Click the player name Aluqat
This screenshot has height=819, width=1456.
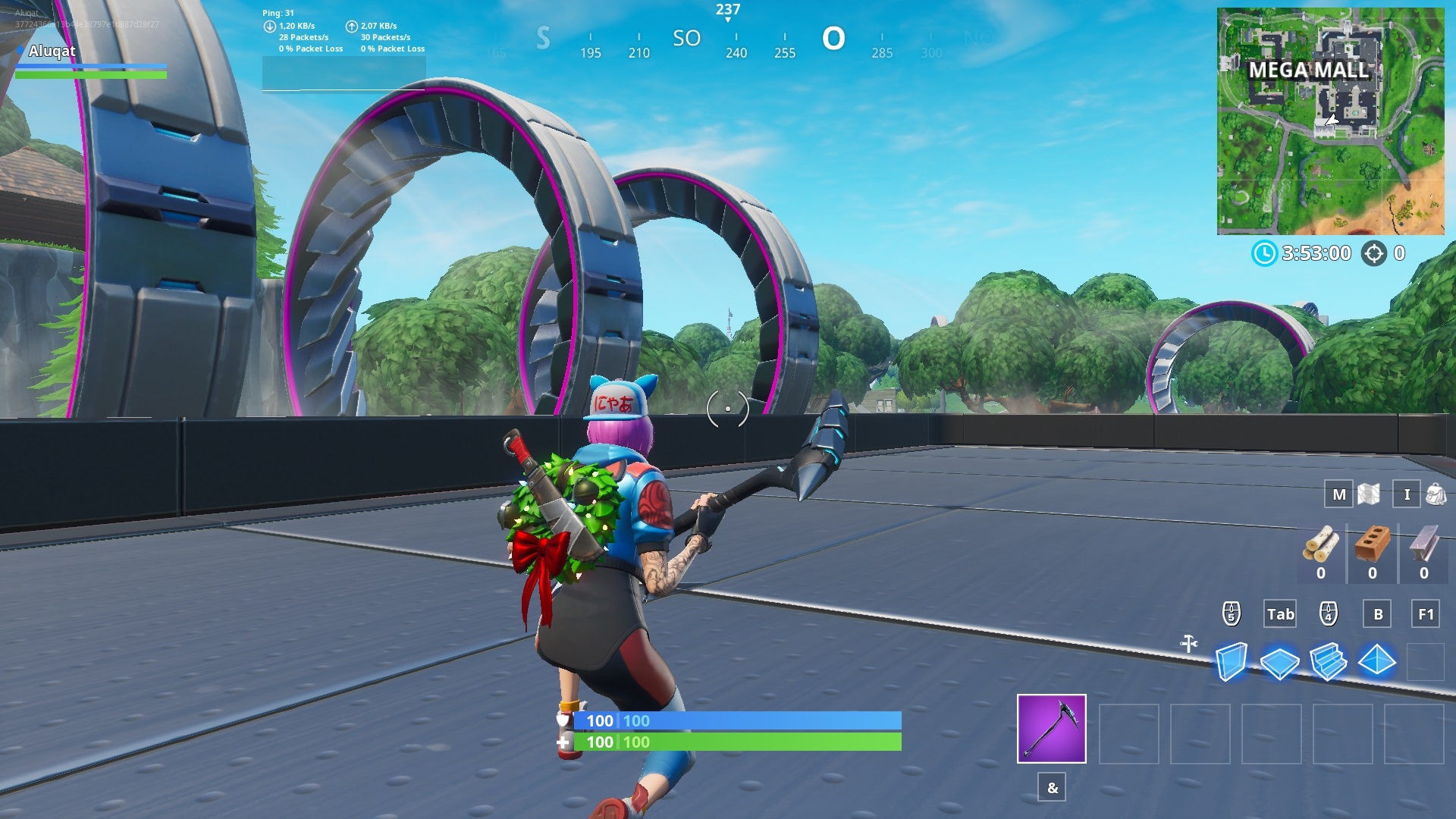tap(52, 51)
